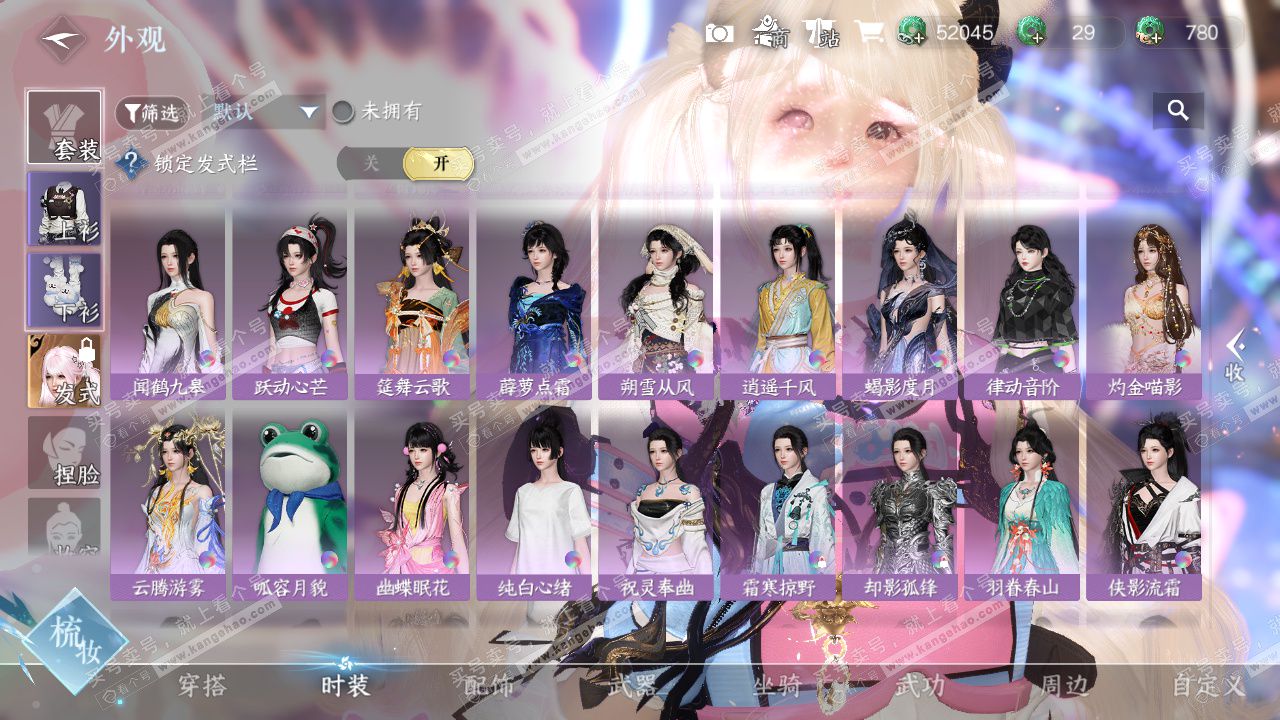This screenshot has height=720, width=1280.
Task: Select the 上衫 category tab
Action: coord(65,209)
